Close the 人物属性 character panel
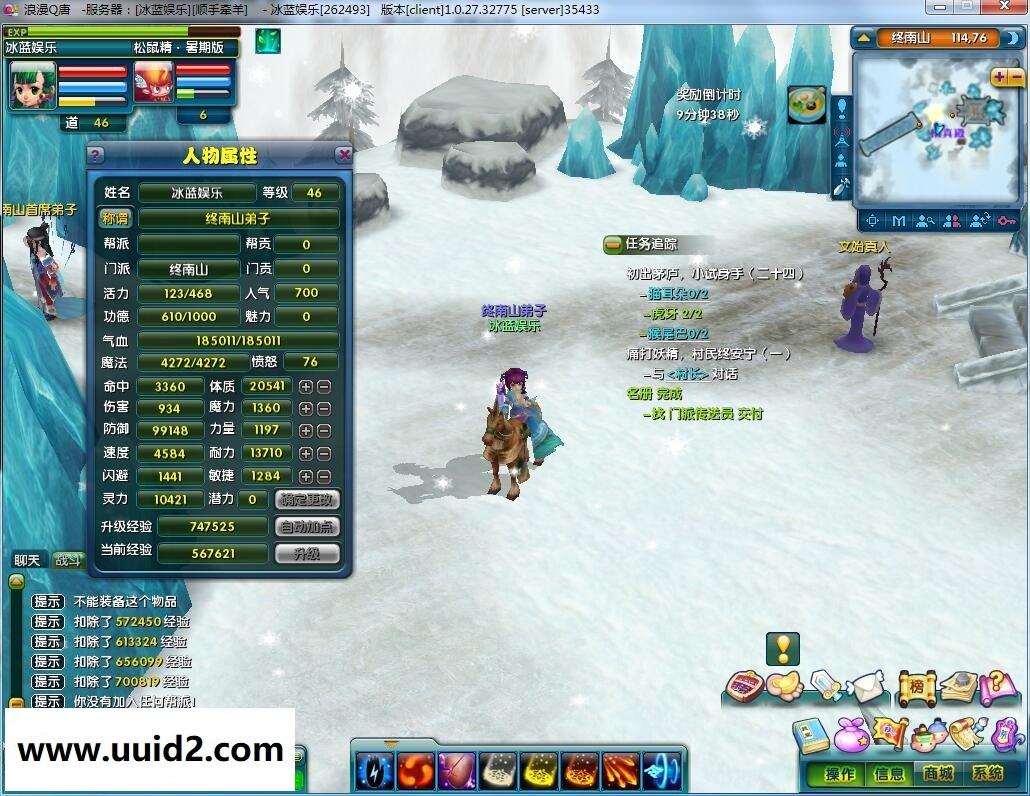Screen dimensions: 1030x796 [x=344, y=155]
